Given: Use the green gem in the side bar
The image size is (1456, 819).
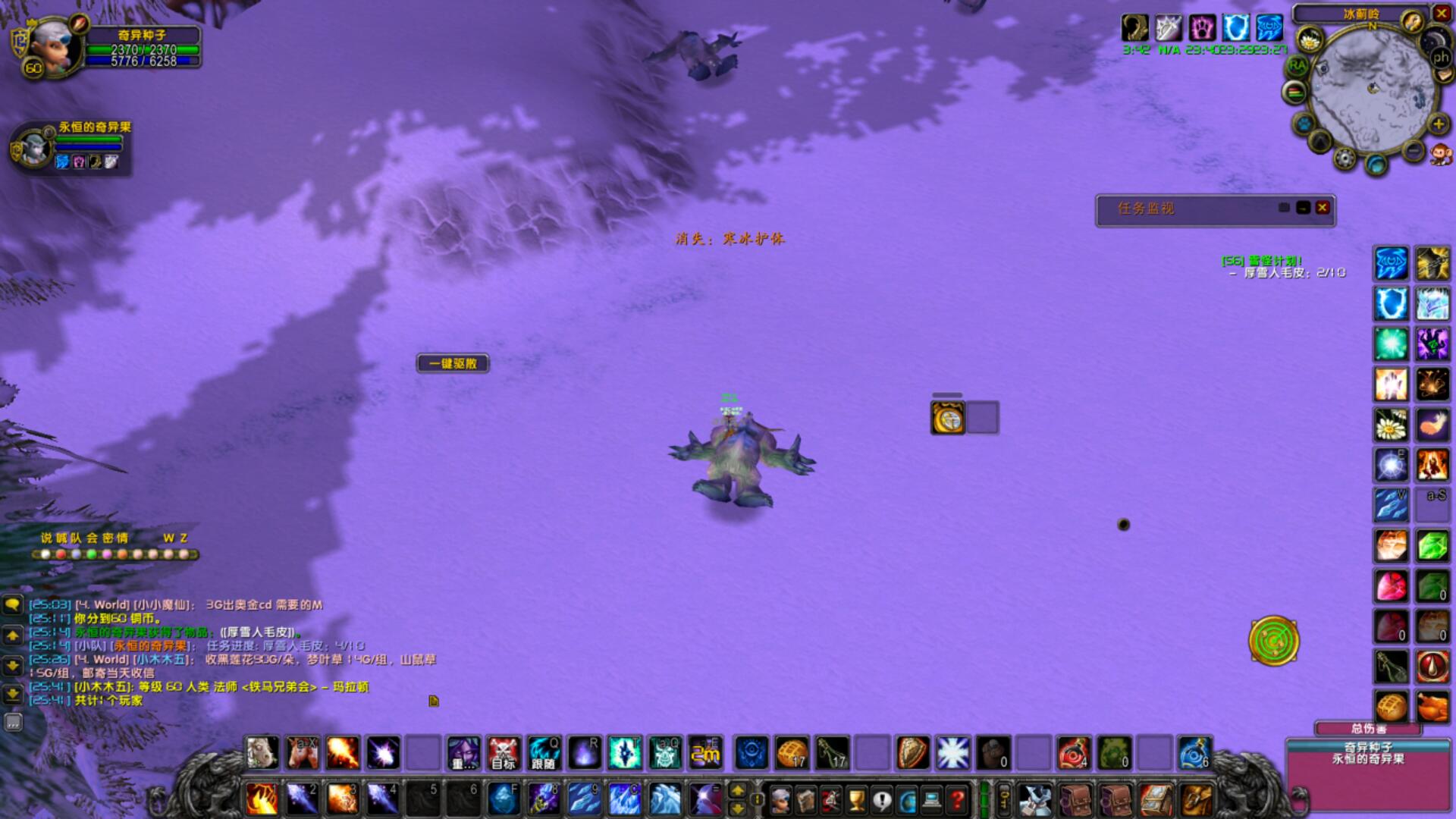Looking at the screenshot, I should point(1432,546).
